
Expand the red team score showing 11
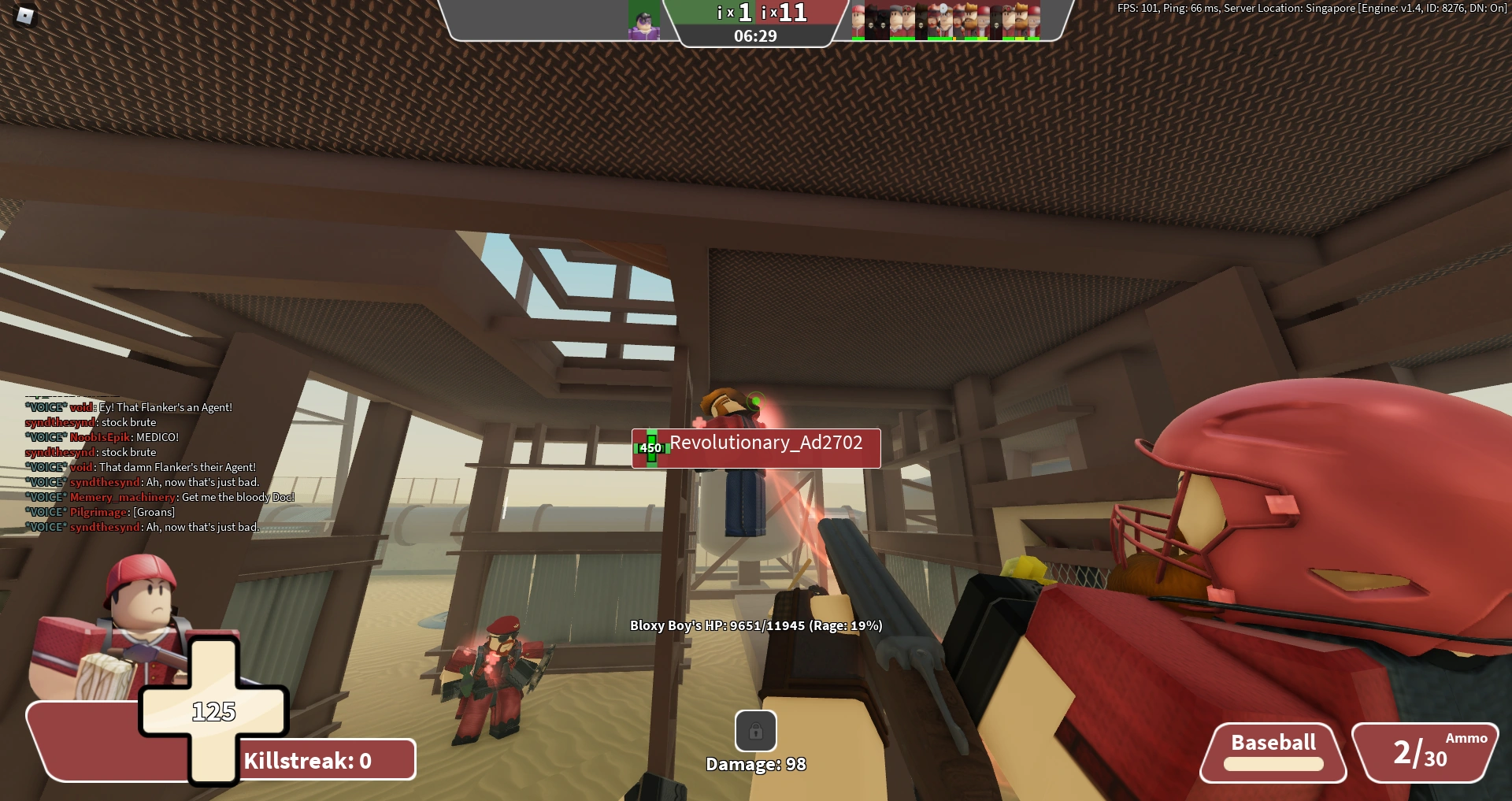click(787, 13)
